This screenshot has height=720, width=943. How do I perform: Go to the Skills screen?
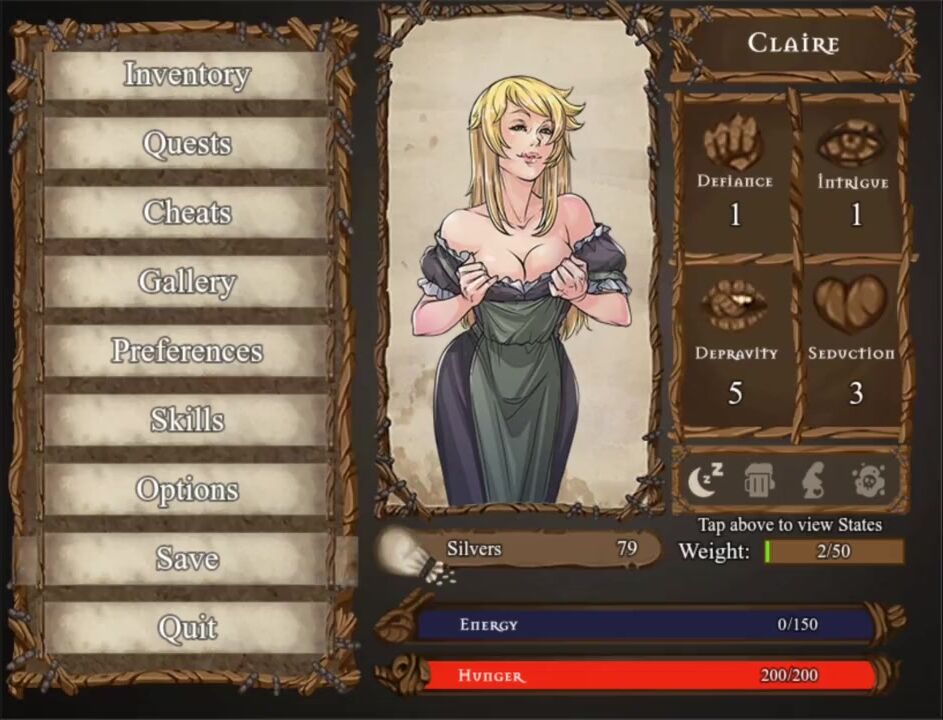pyautogui.click(x=187, y=420)
